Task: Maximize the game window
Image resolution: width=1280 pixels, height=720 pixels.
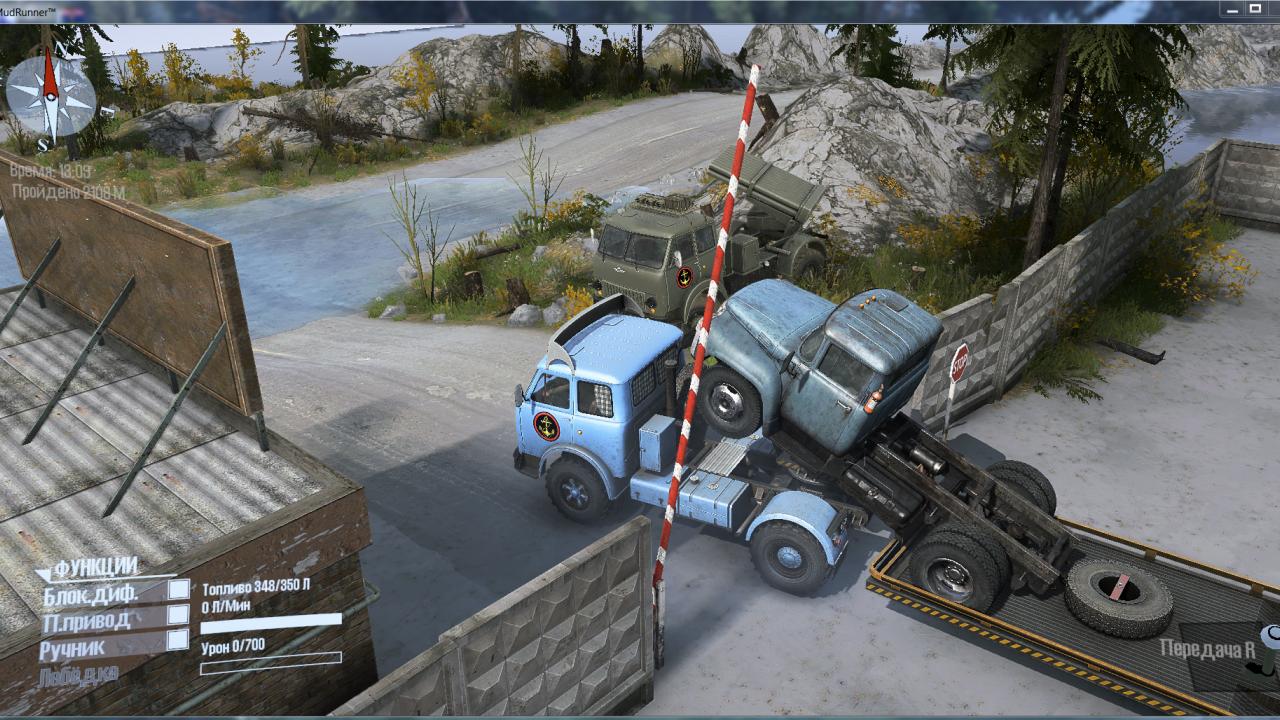Action: pos(1255,9)
